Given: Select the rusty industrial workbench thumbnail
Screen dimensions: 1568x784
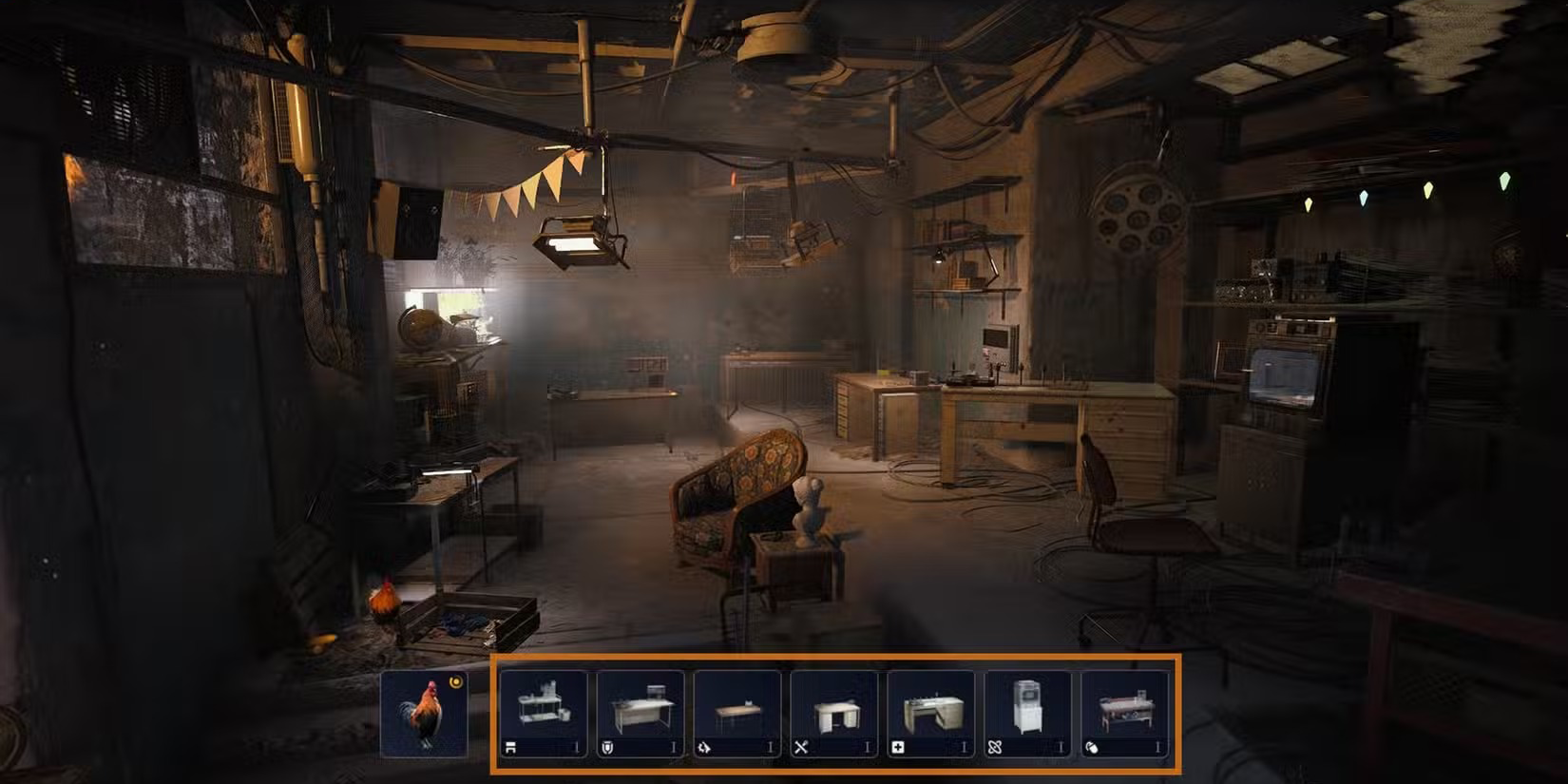Looking at the screenshot, I should (x=1124, y=706).
